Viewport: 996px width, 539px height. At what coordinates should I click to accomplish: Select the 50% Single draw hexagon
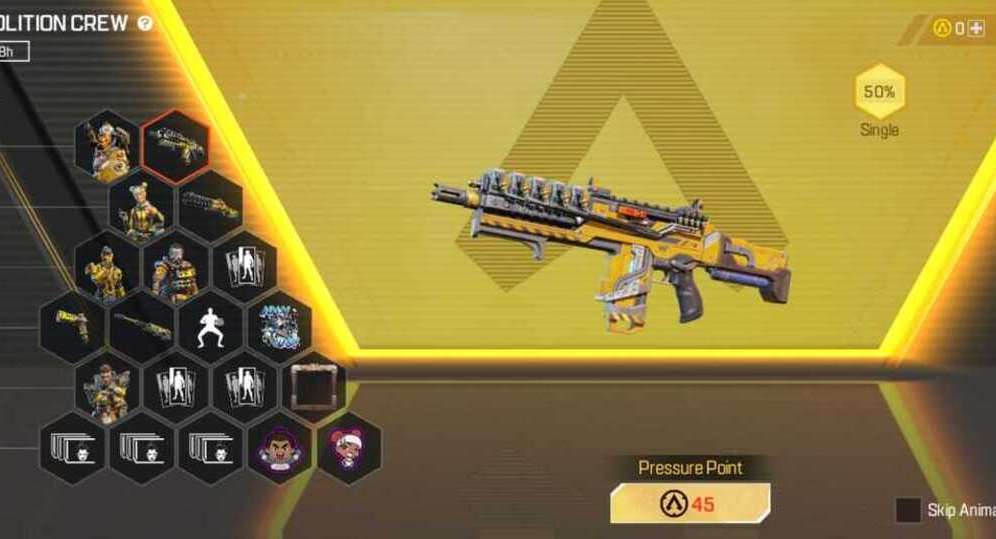[879, 94]
